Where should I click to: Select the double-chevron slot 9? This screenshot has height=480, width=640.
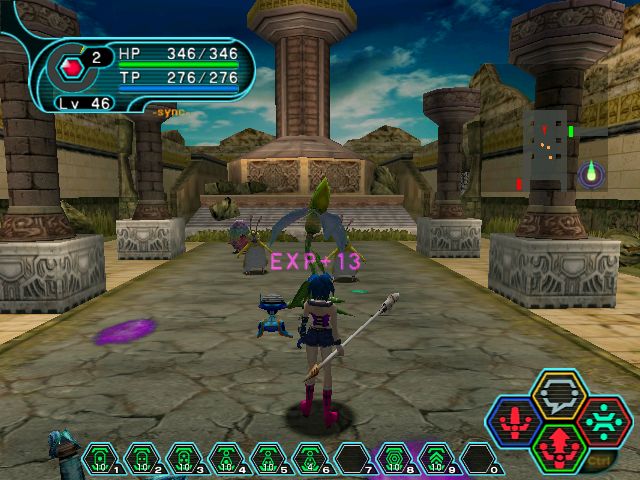click(x=435, y=458)
